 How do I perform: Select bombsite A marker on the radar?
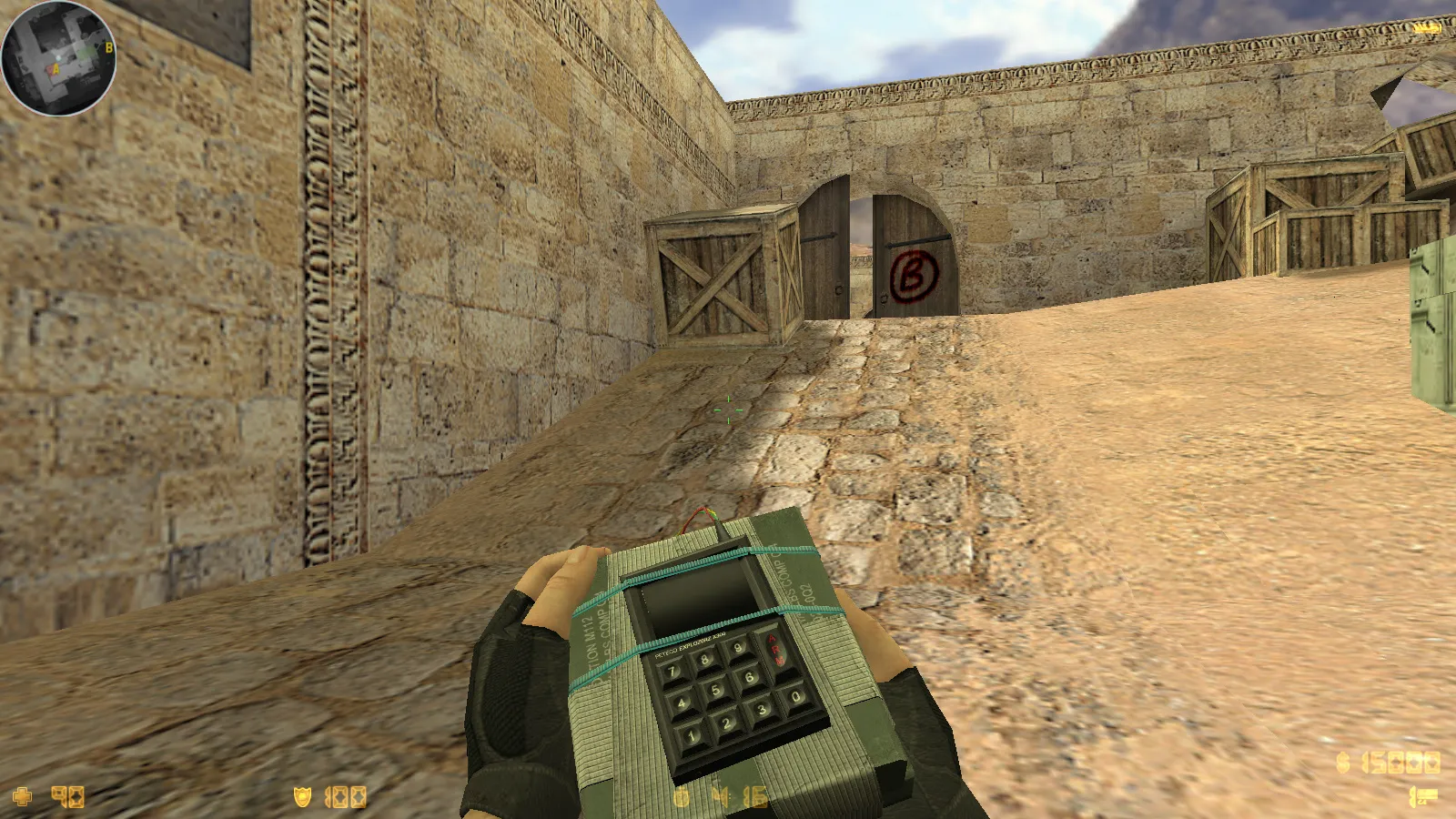pyautogui.click(x=55, y=68)
